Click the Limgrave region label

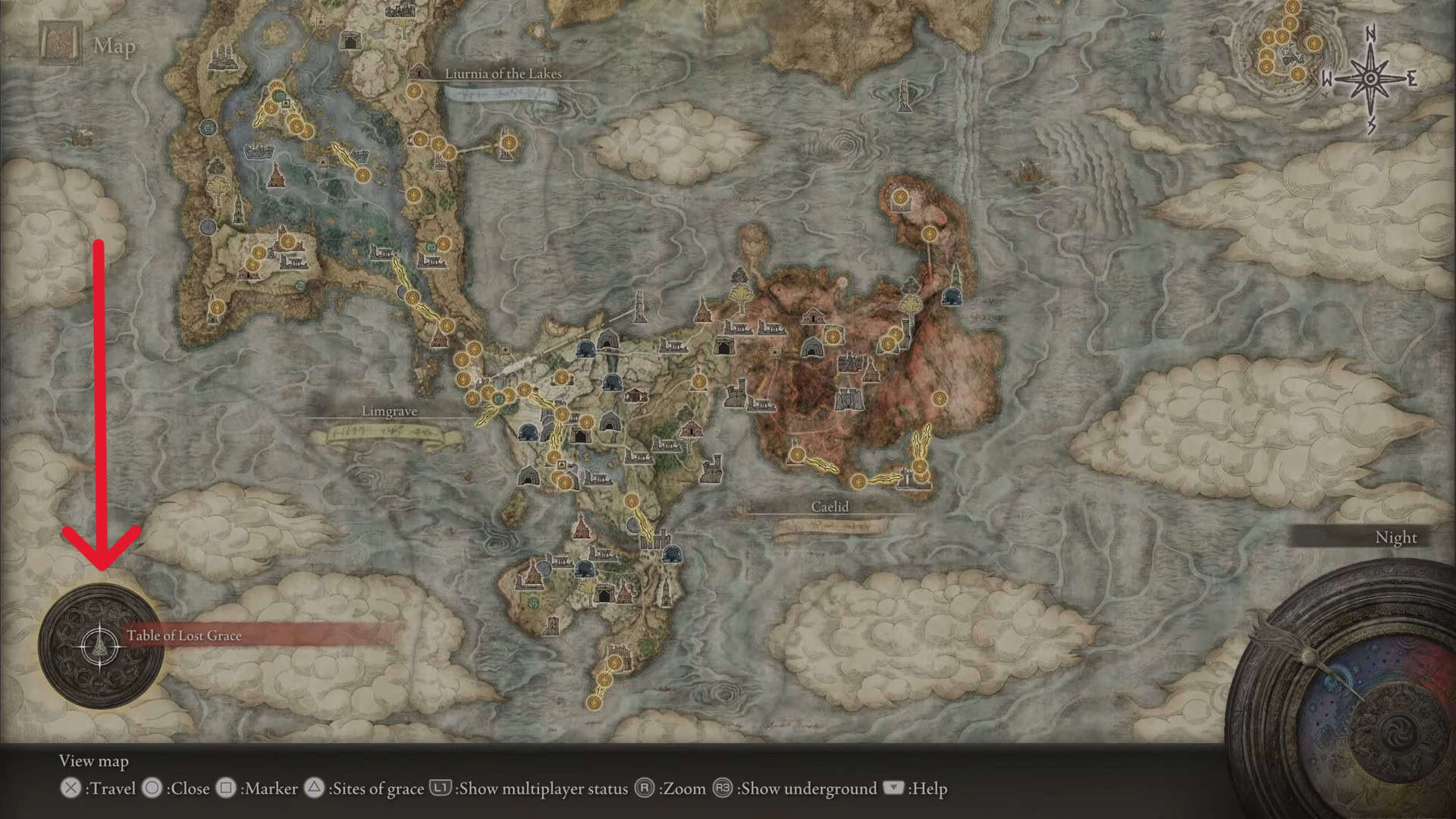tap(389, 412)
